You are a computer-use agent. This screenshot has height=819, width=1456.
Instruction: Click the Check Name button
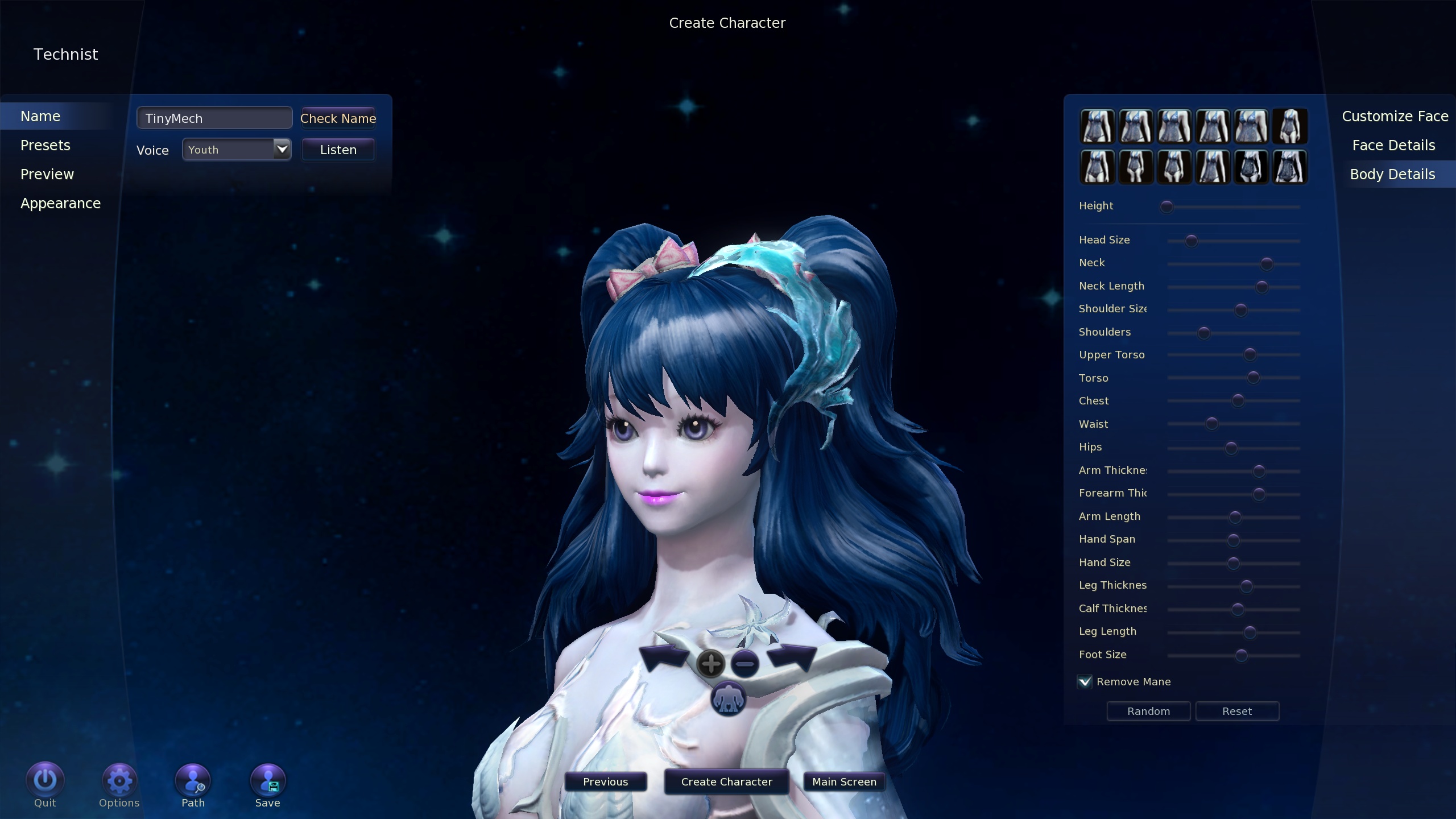click(338, 118)
